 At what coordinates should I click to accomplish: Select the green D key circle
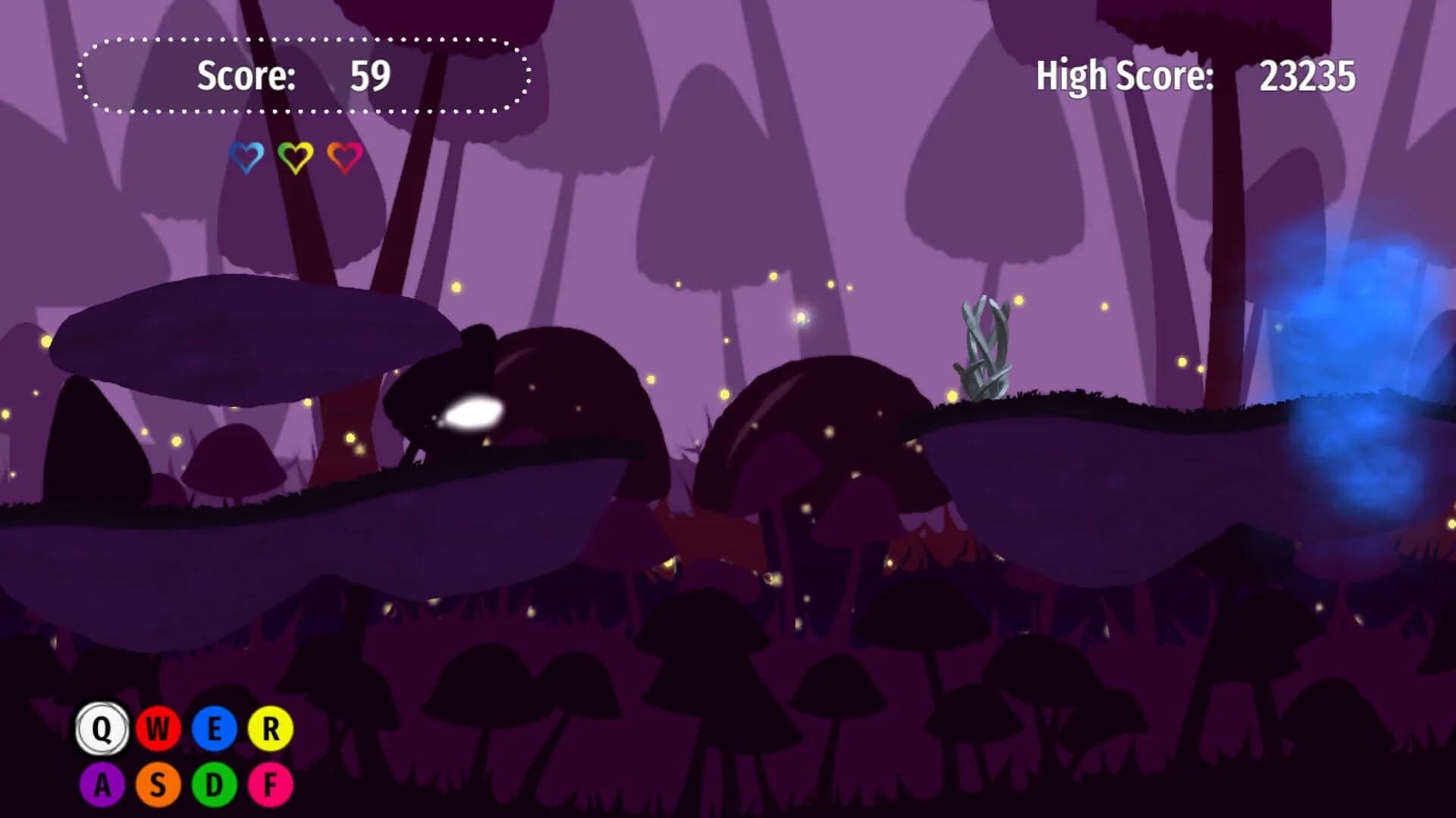pos(215,785)
